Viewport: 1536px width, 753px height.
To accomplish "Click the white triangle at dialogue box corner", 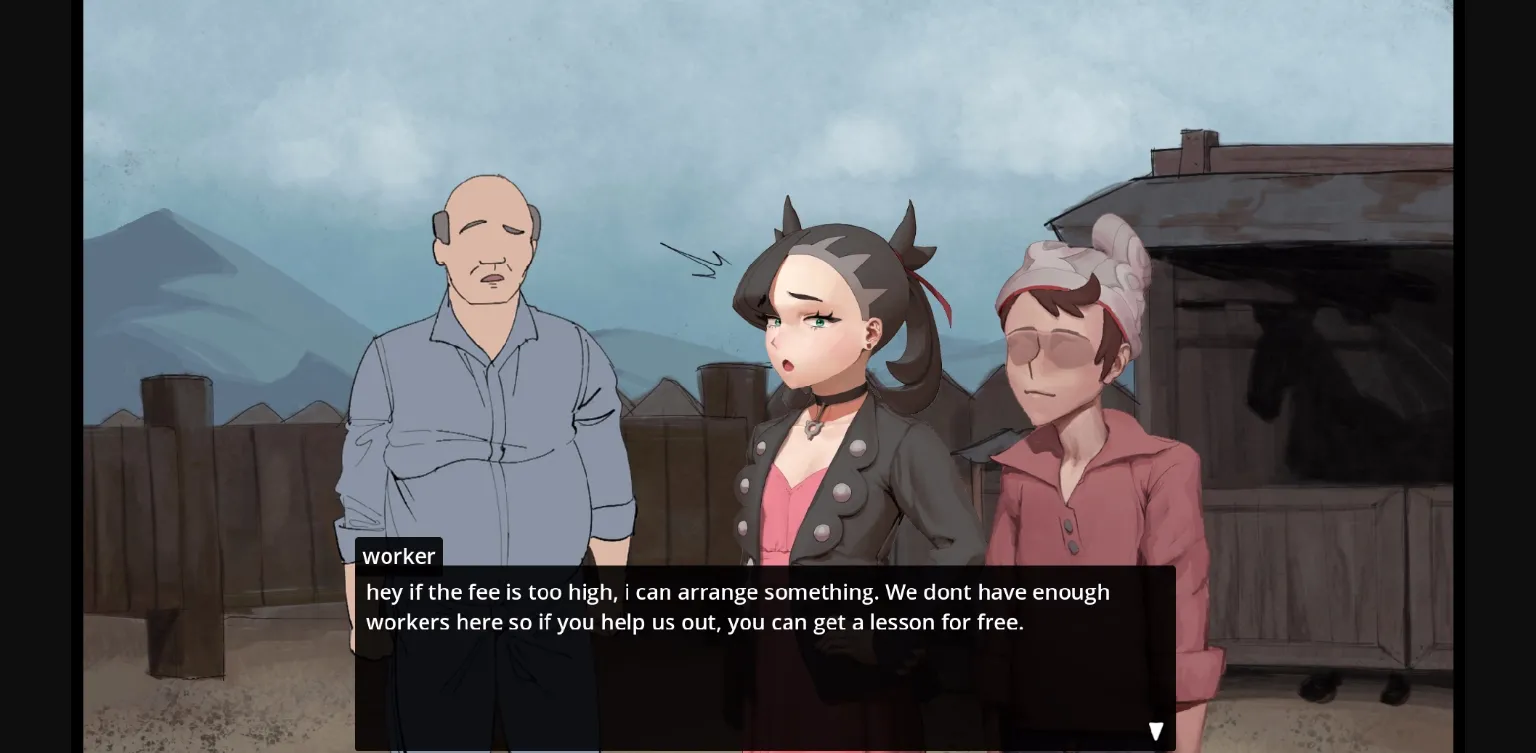I will coord(1155,730).
